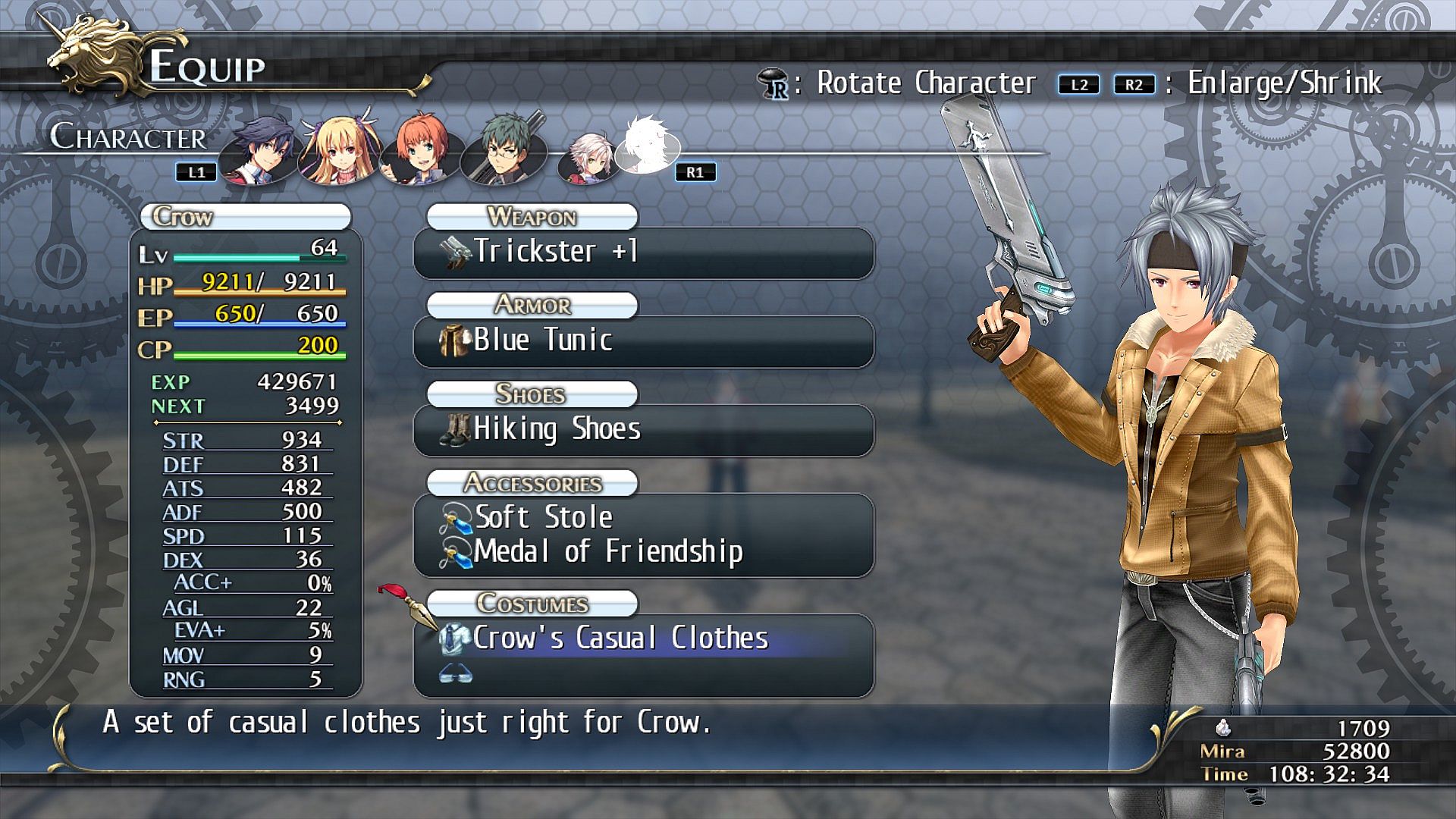Choose the Hiking Shoes slot

coord(643,429)
